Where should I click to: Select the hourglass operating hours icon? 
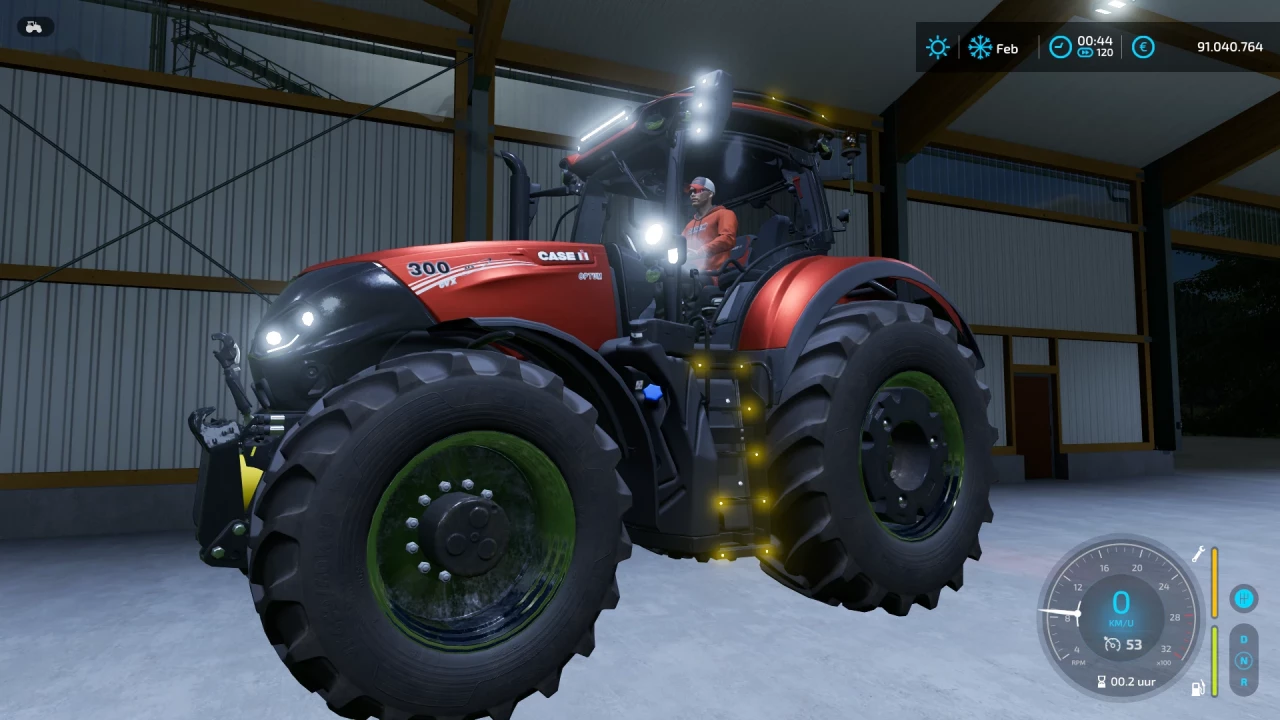click(1101, 681)
